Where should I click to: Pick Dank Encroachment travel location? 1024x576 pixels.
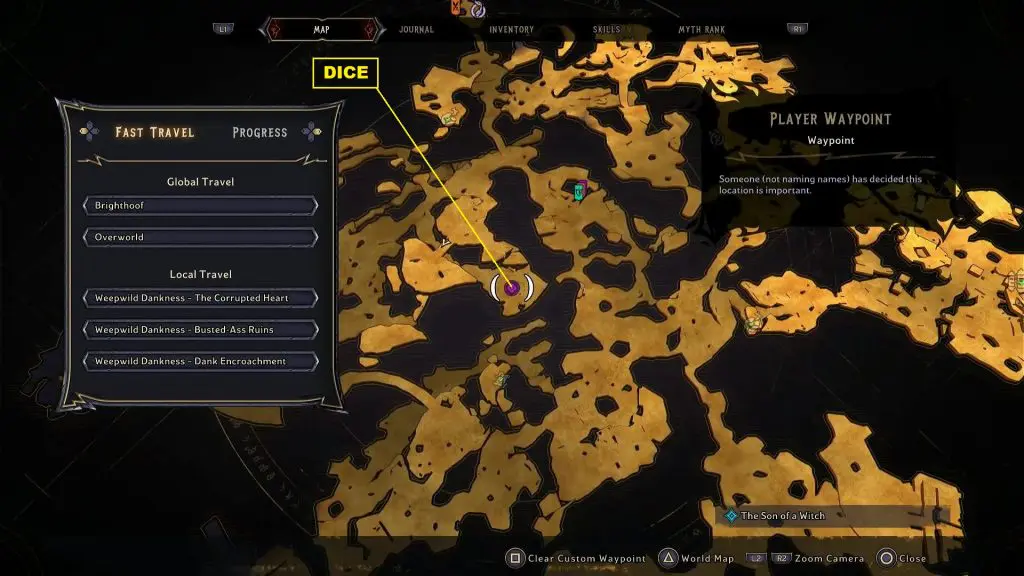[200, 362]
